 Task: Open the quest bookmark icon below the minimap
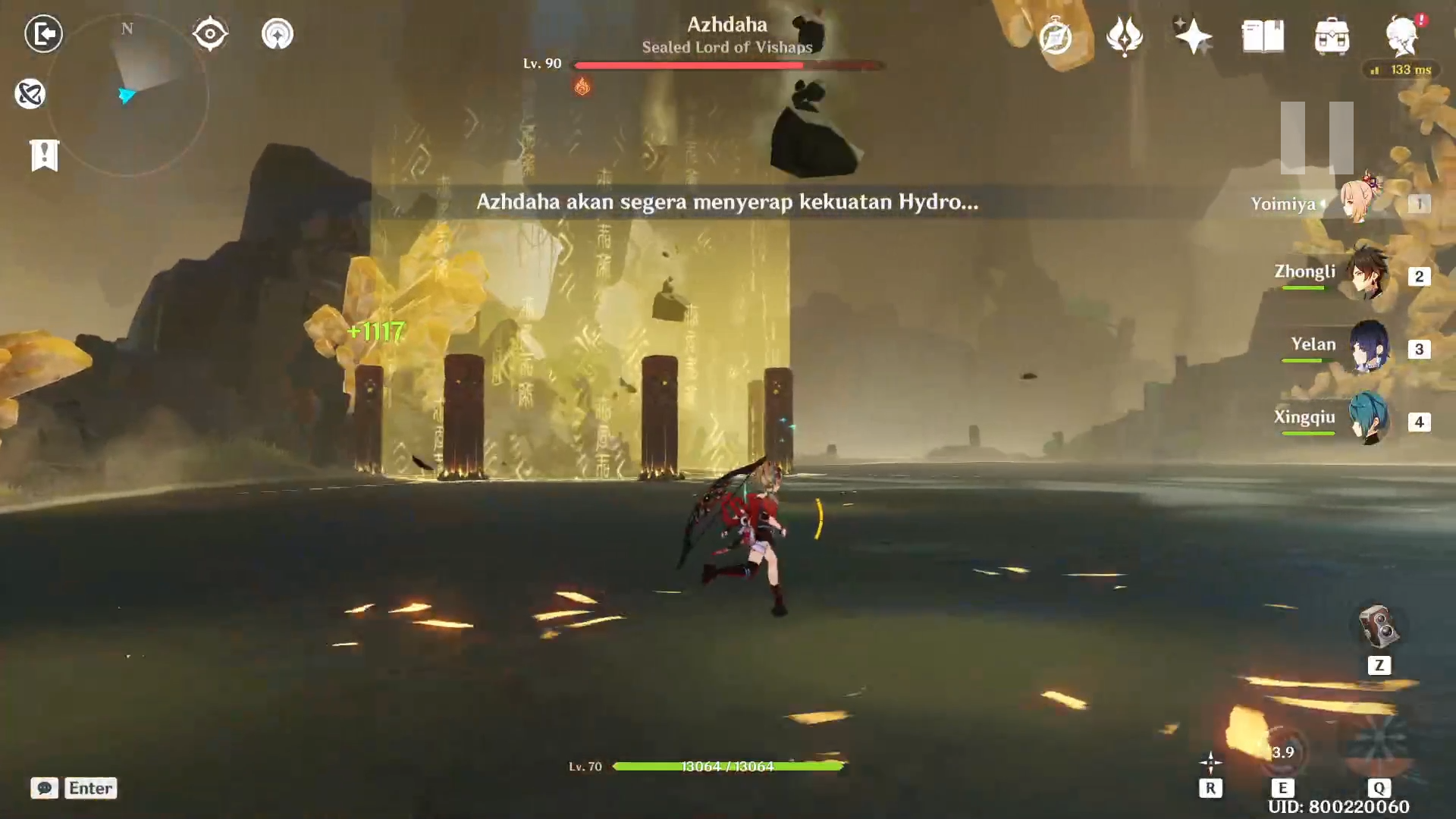click(45, 155)
